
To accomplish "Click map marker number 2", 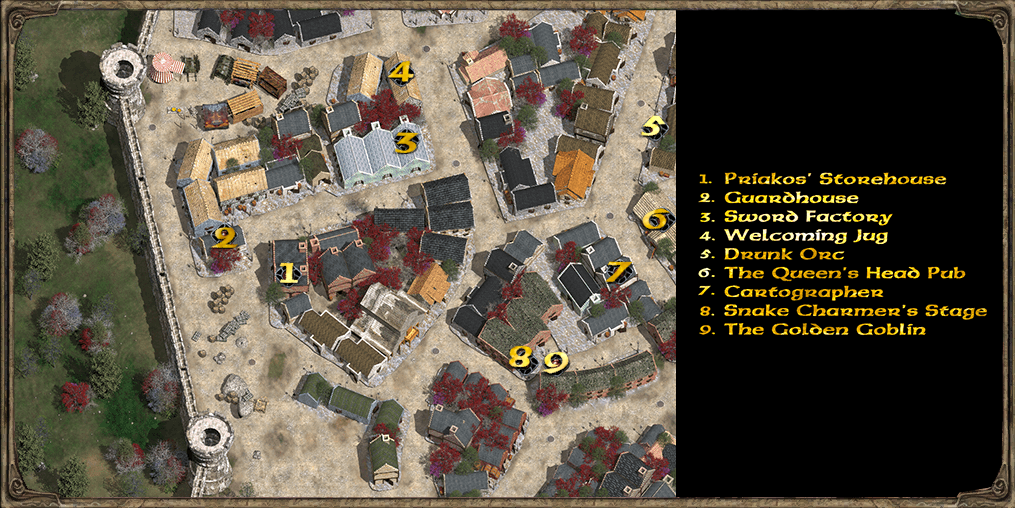I will pyautogui.click(x=225, y=238).
